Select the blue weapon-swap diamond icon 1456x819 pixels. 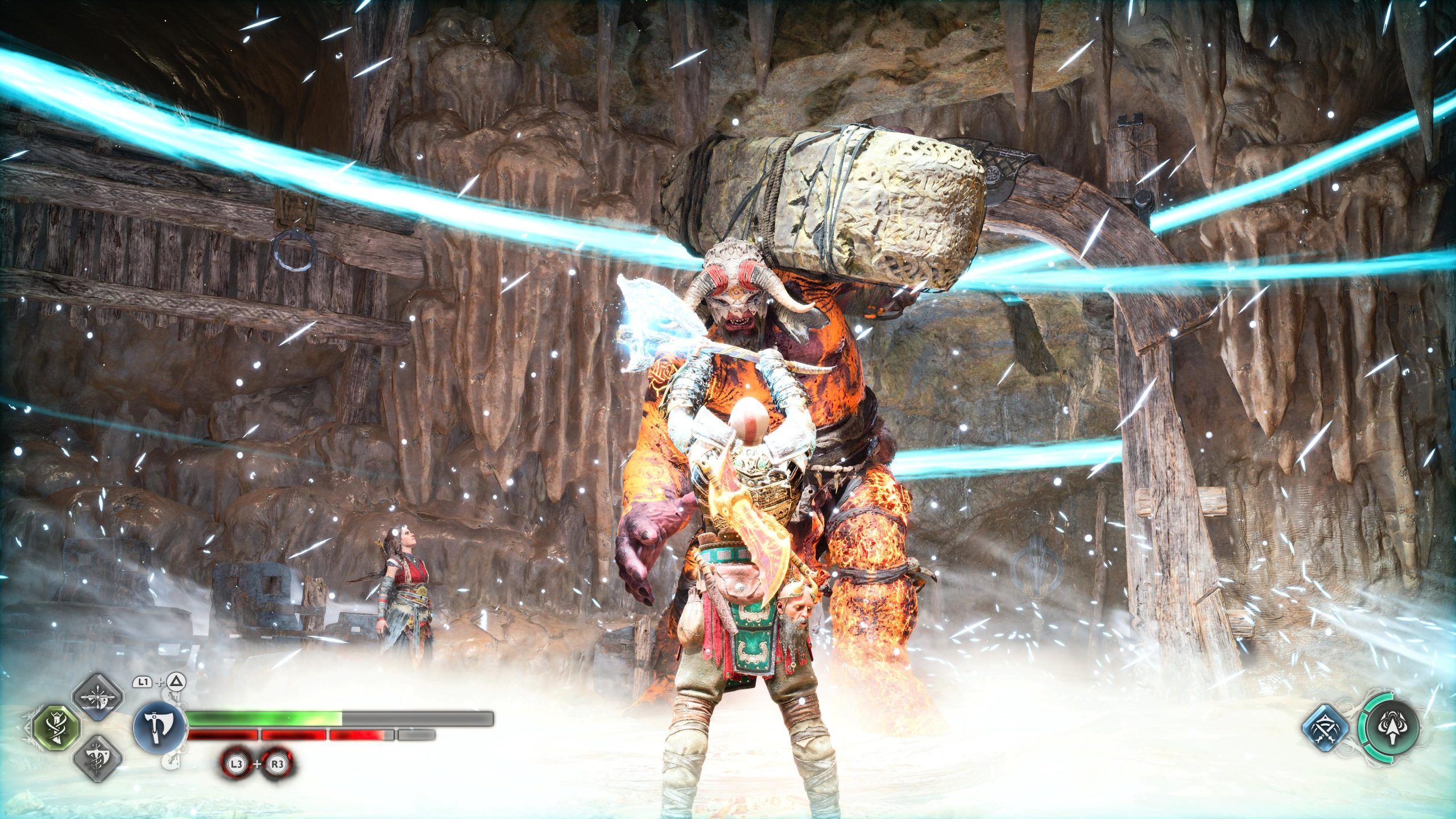point(1325,729)
